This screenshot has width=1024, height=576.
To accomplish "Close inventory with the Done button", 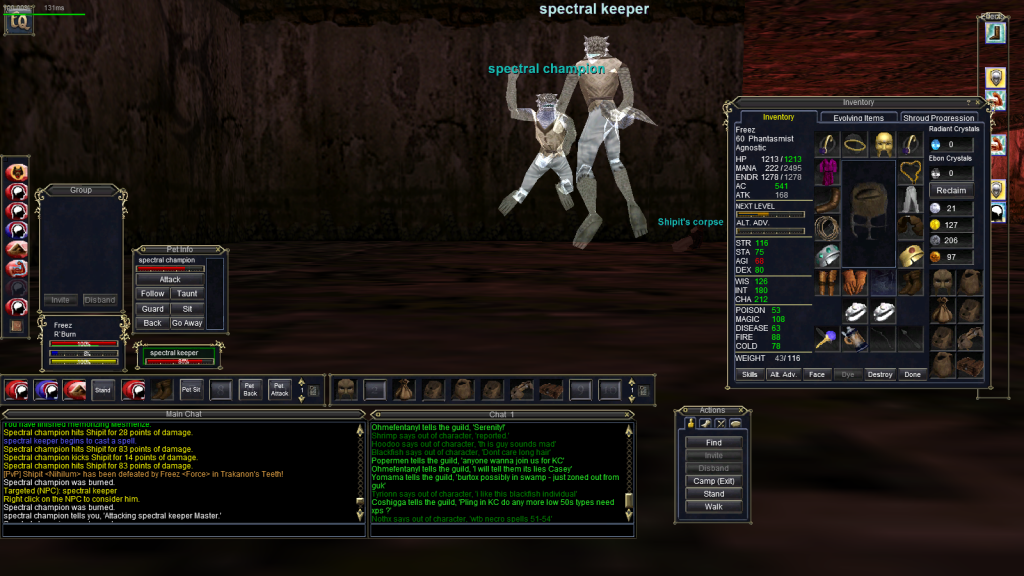I will tap(911, 374).
